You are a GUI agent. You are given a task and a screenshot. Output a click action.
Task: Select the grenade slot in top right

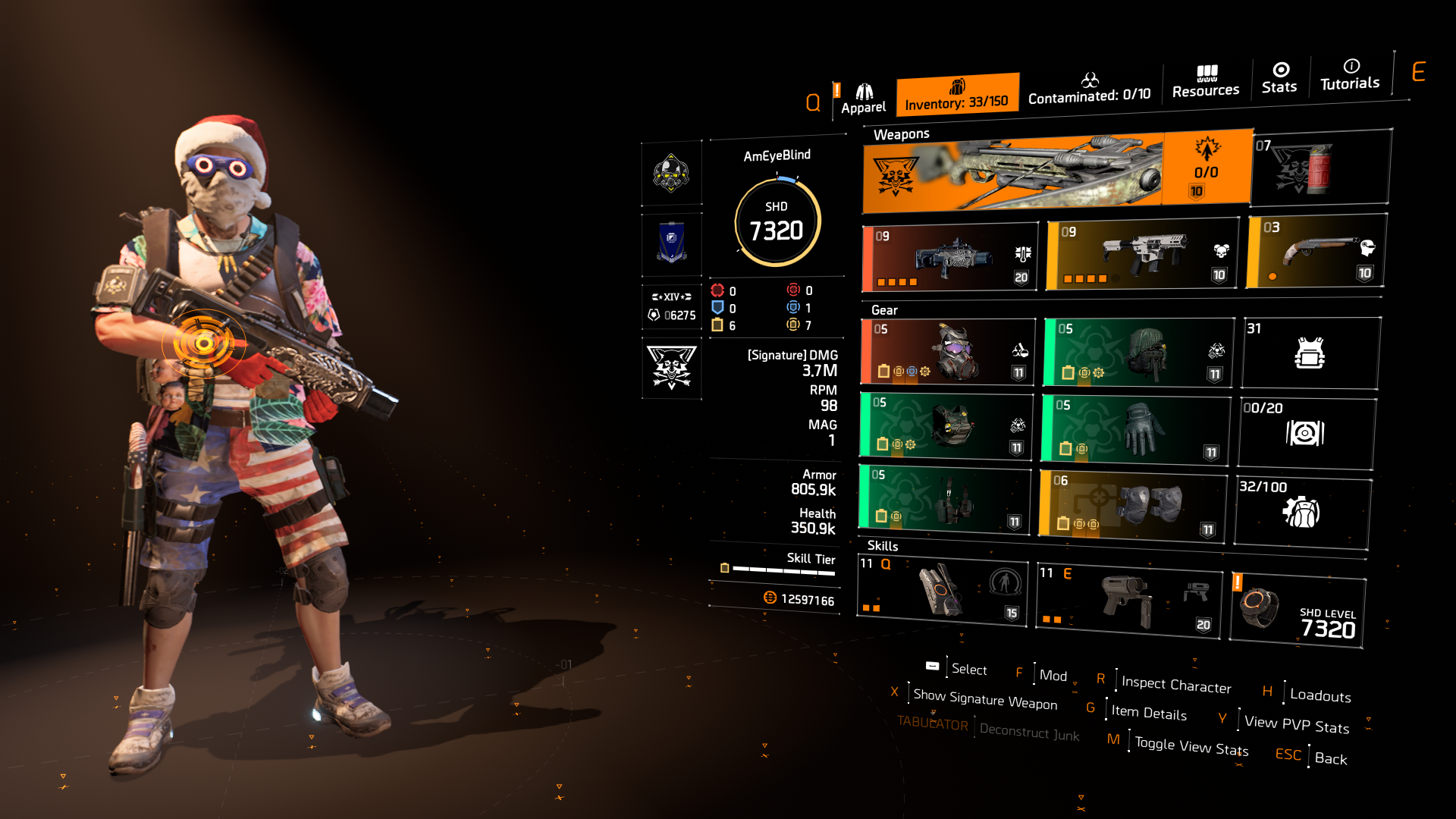1319,167
